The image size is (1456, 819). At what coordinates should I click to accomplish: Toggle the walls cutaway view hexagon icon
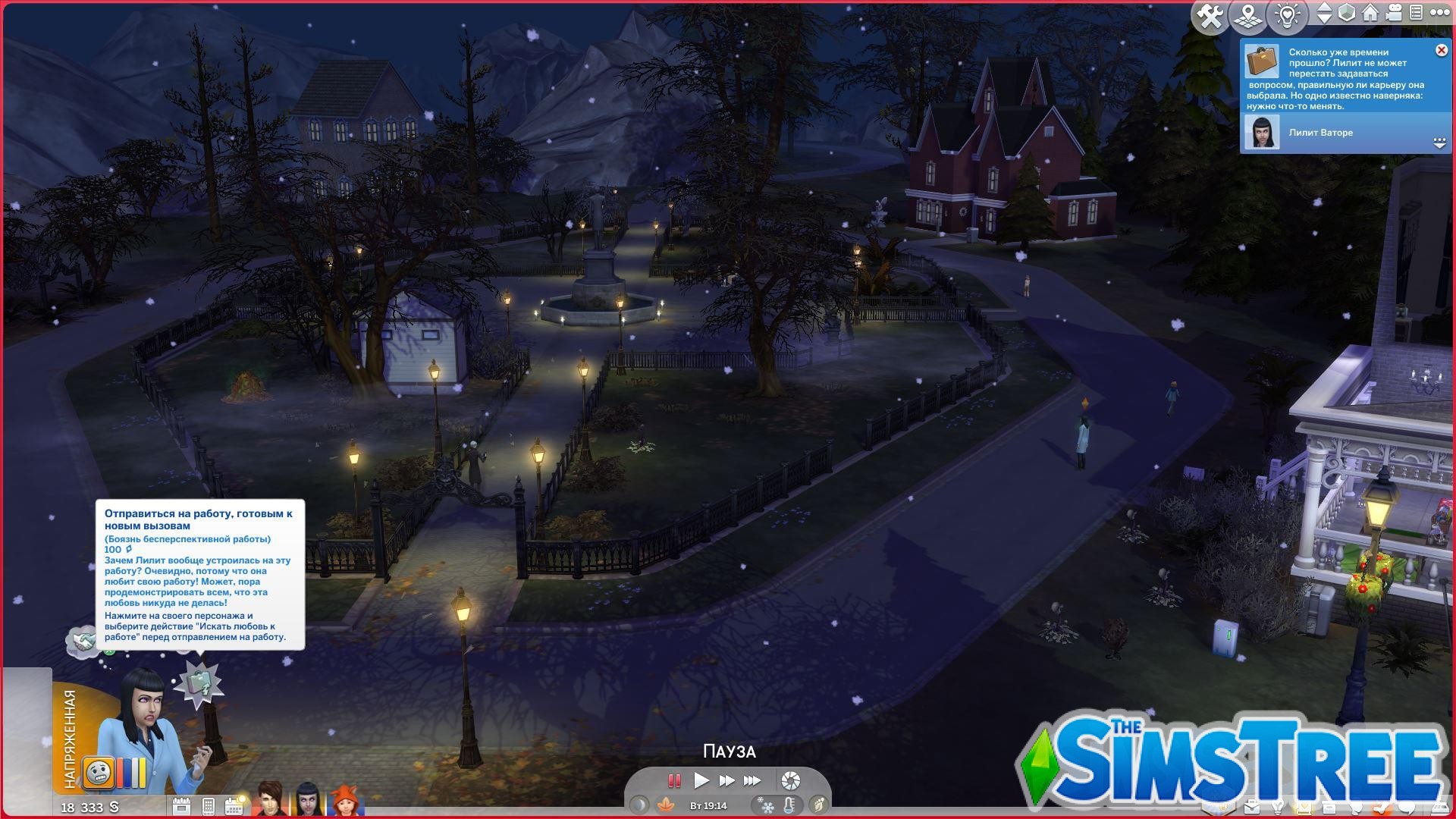point(1347,12)
